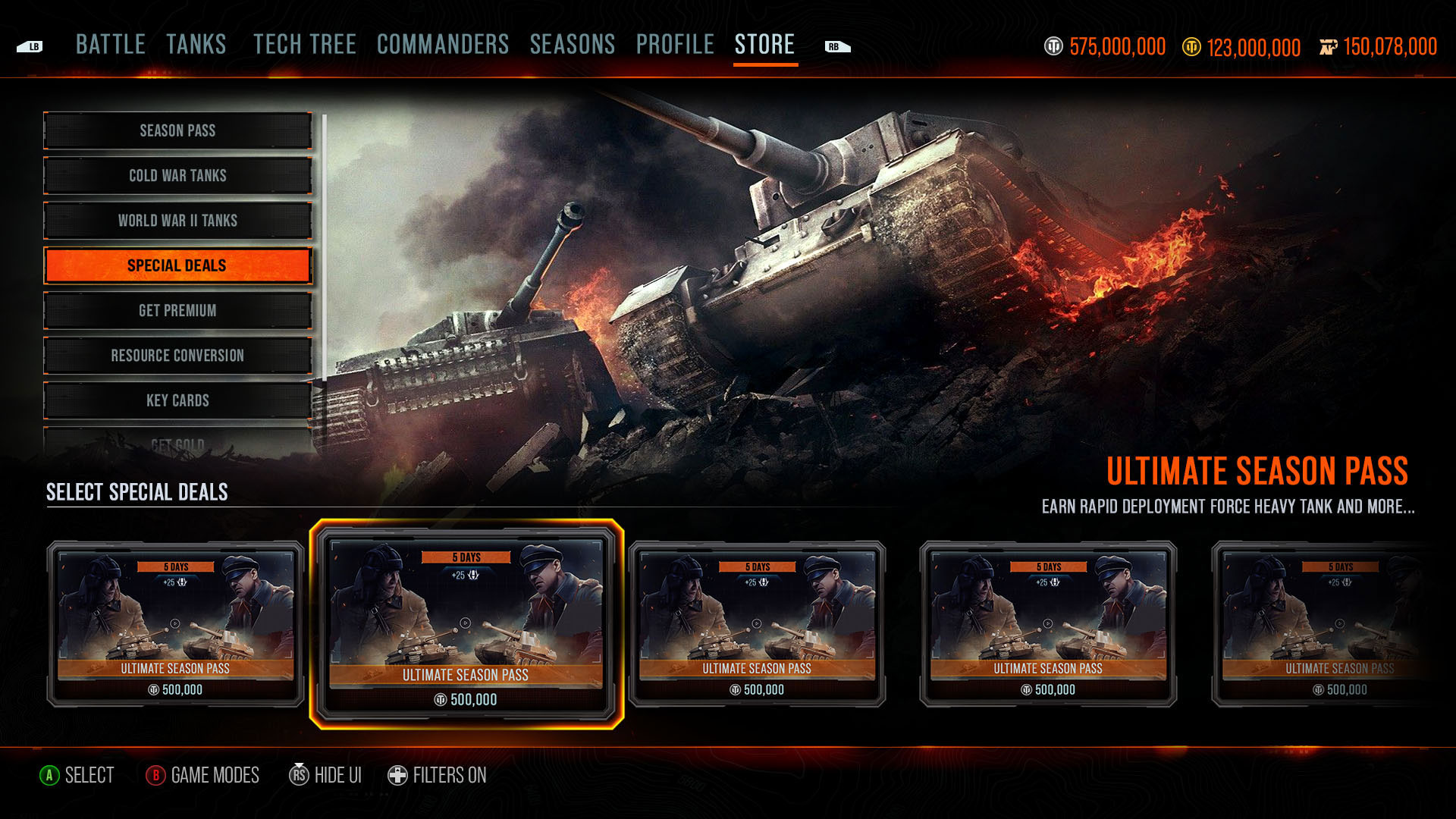The height and width of the screenshot is (819, 1456).
Task: Open the Seasons tab
Action: click(573, 45)
